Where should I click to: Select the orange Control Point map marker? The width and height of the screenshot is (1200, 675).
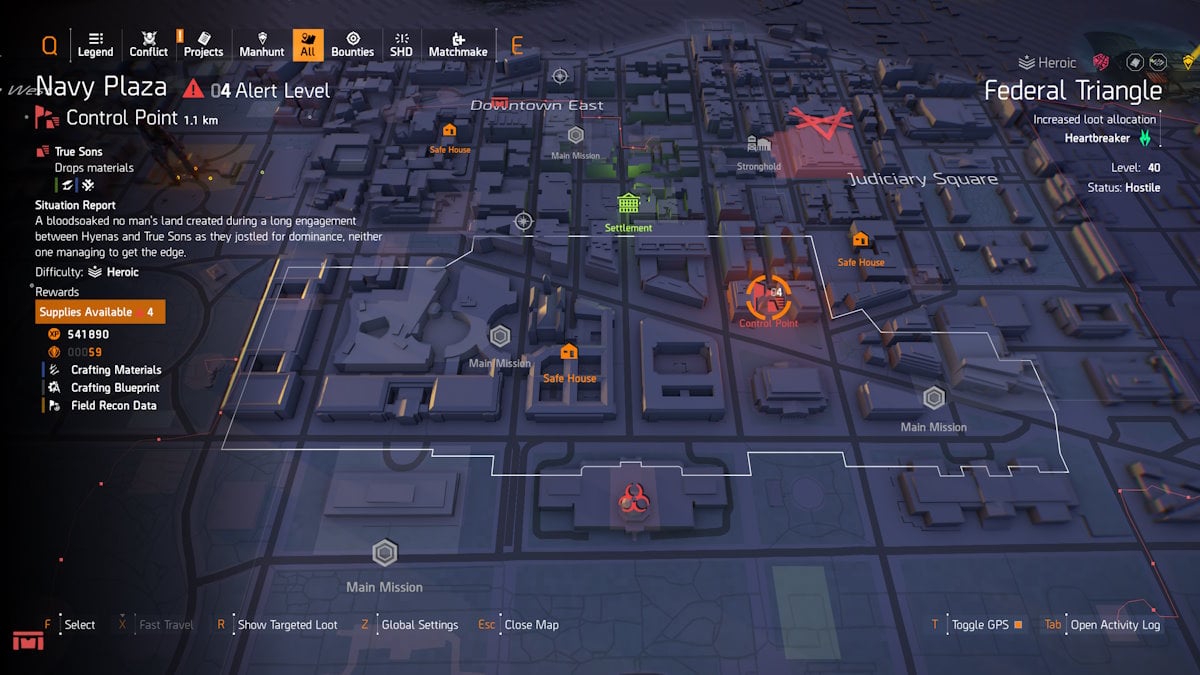[x=768, y=295]
